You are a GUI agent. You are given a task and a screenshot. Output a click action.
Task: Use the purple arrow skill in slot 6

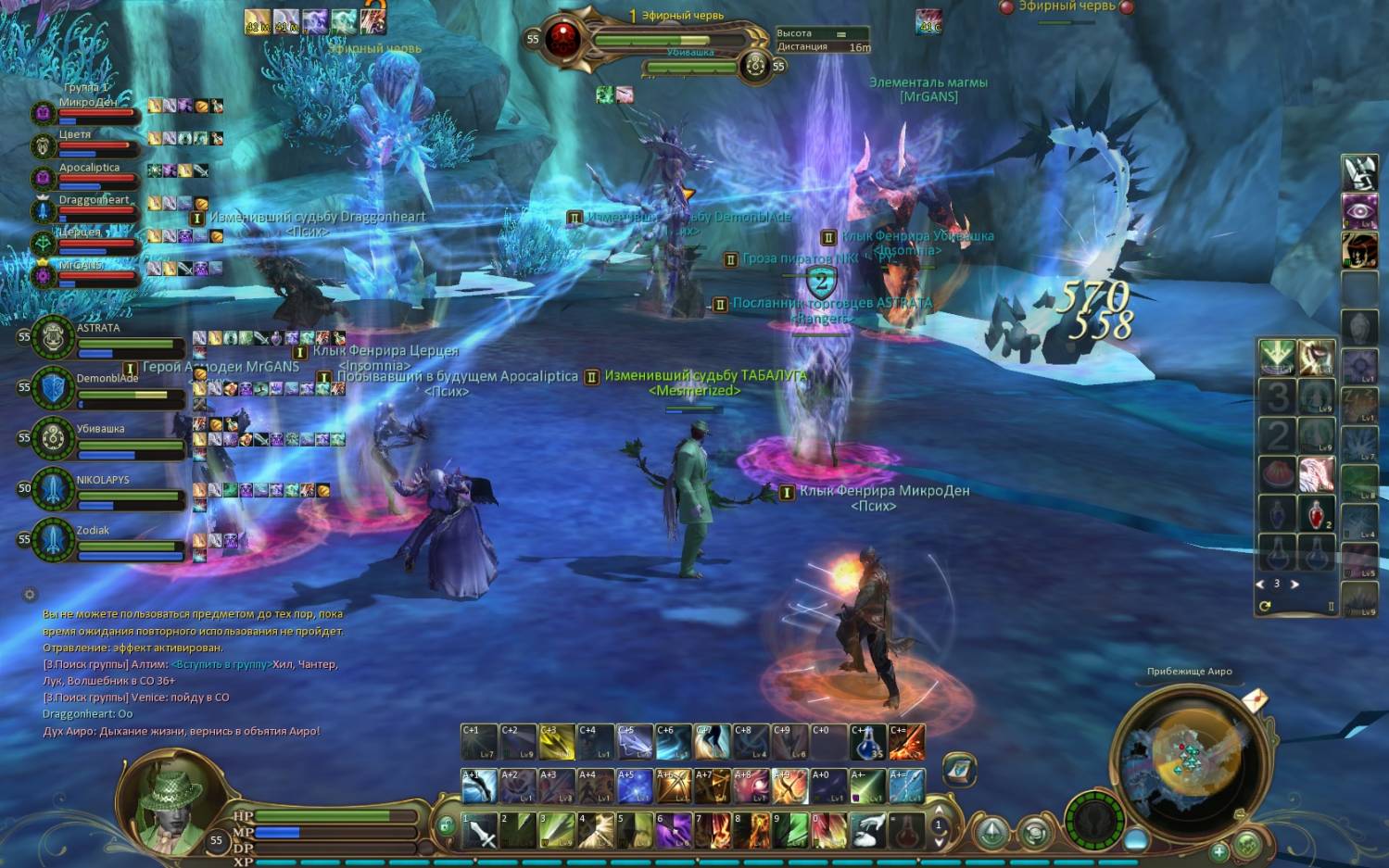click(x=674, y=831)
